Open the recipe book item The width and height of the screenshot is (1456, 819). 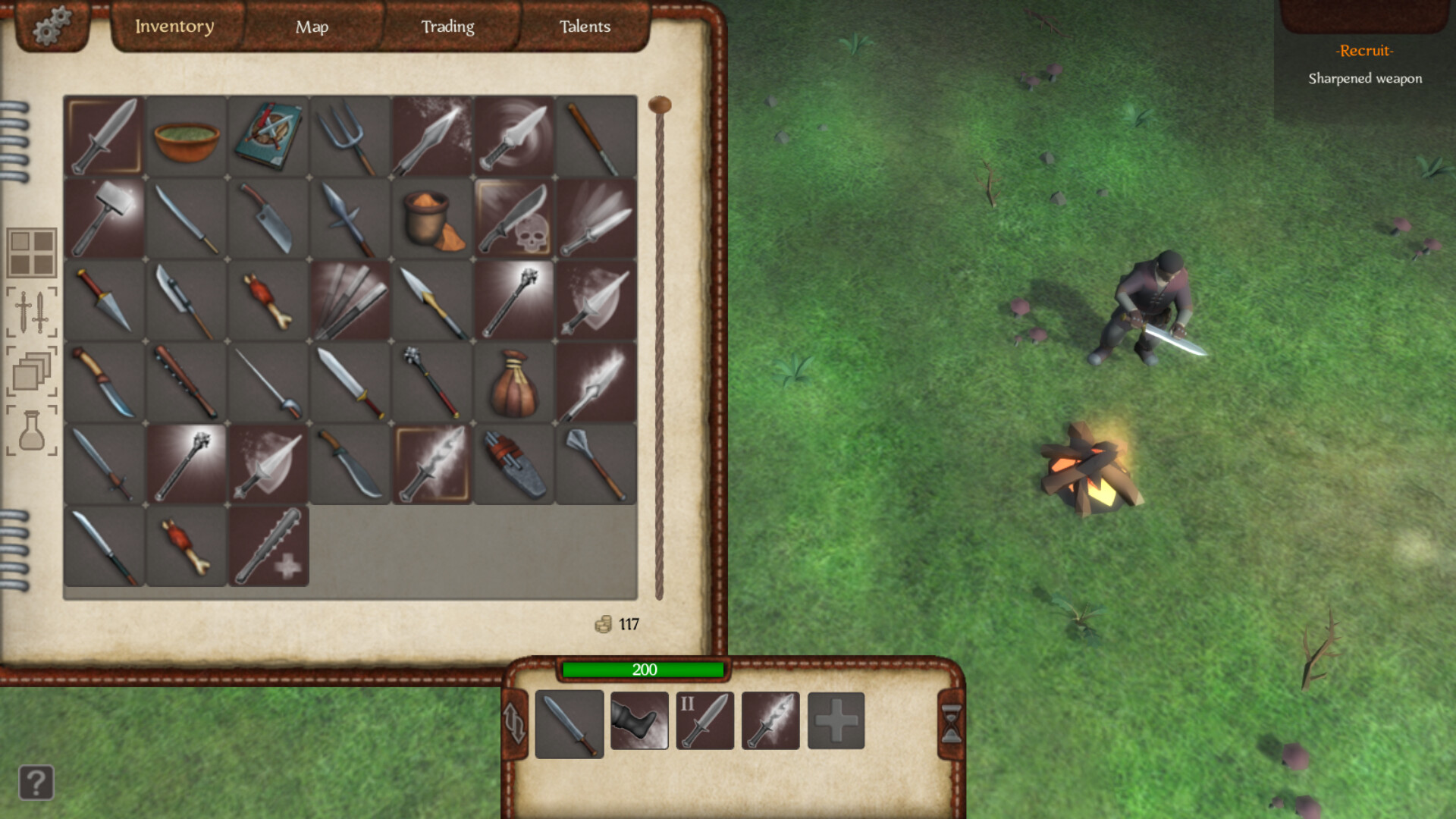268,136
